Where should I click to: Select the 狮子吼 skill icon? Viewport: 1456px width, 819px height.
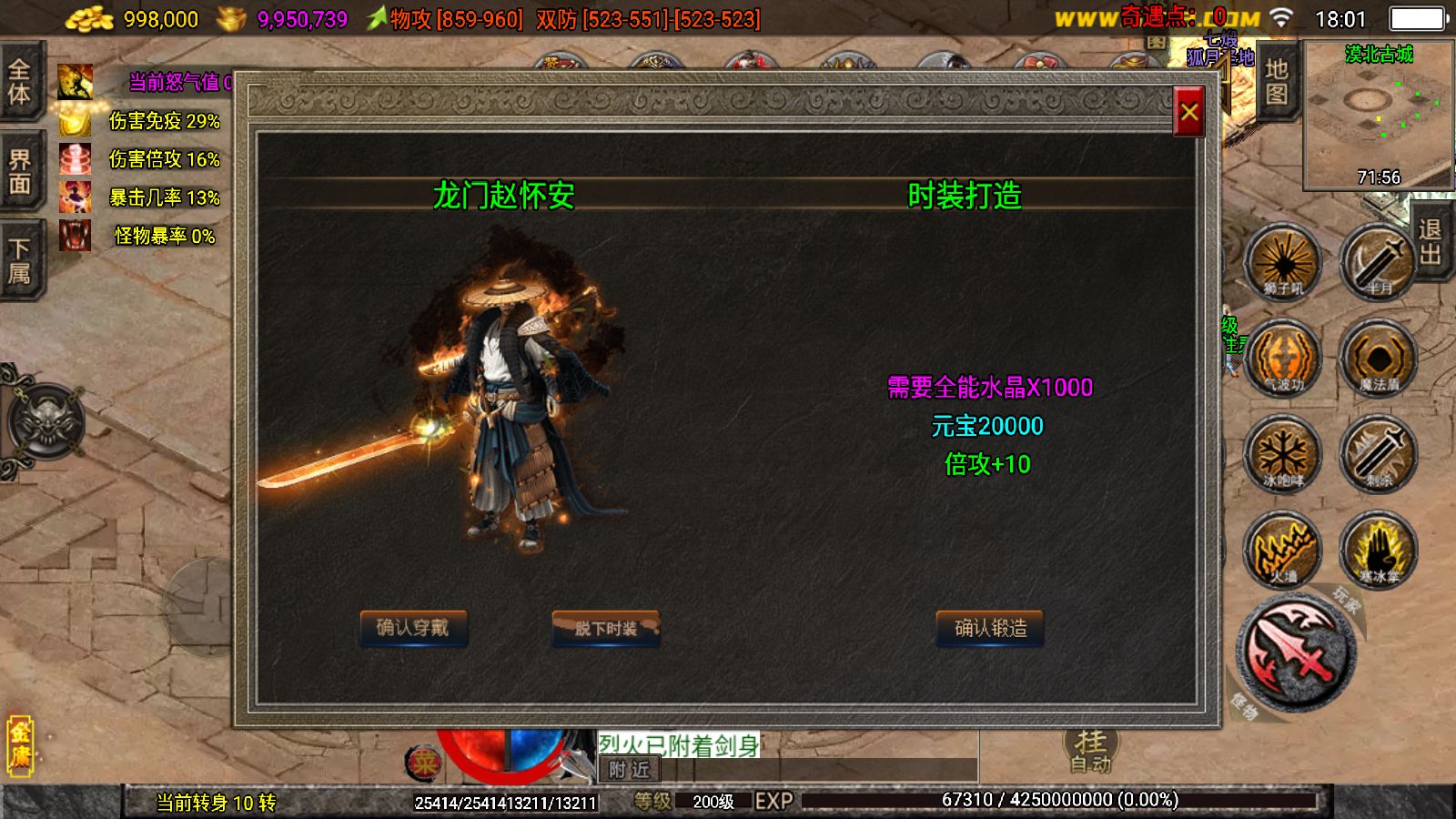(x=1283, y=261)
